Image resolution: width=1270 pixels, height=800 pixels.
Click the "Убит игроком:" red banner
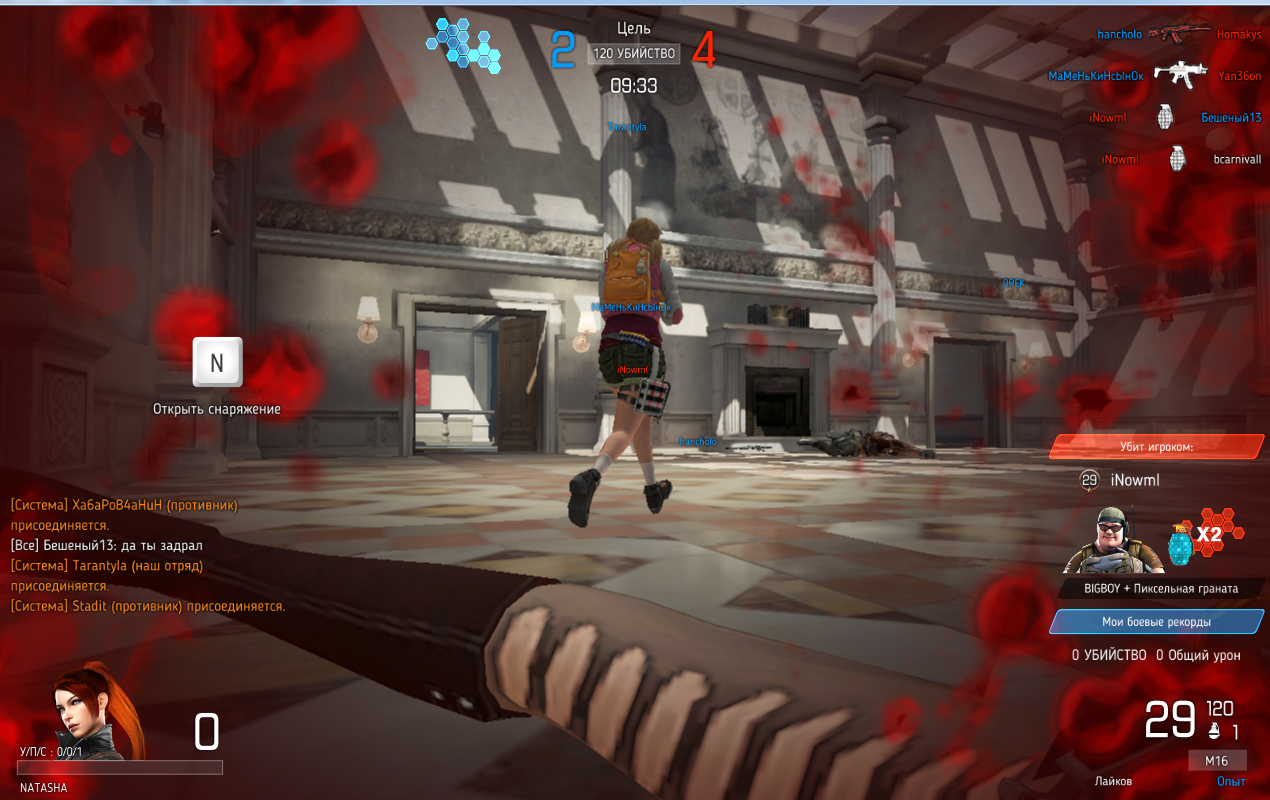(1156, 447)
